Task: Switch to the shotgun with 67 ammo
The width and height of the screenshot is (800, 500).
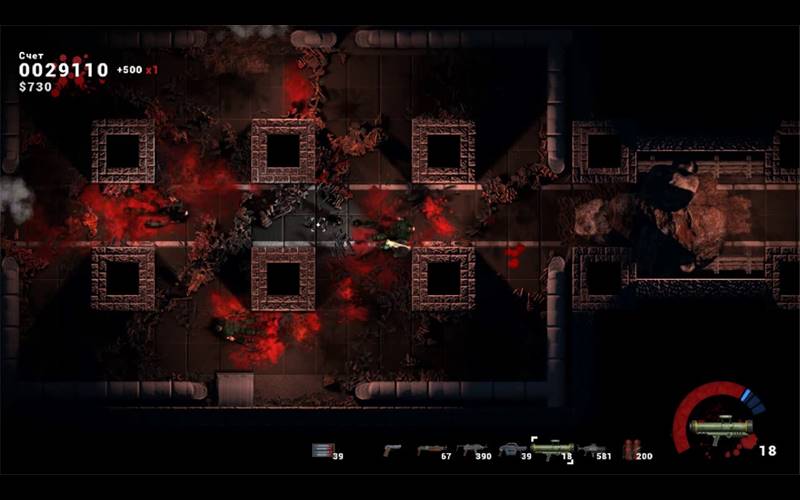Action: [430, 450]
